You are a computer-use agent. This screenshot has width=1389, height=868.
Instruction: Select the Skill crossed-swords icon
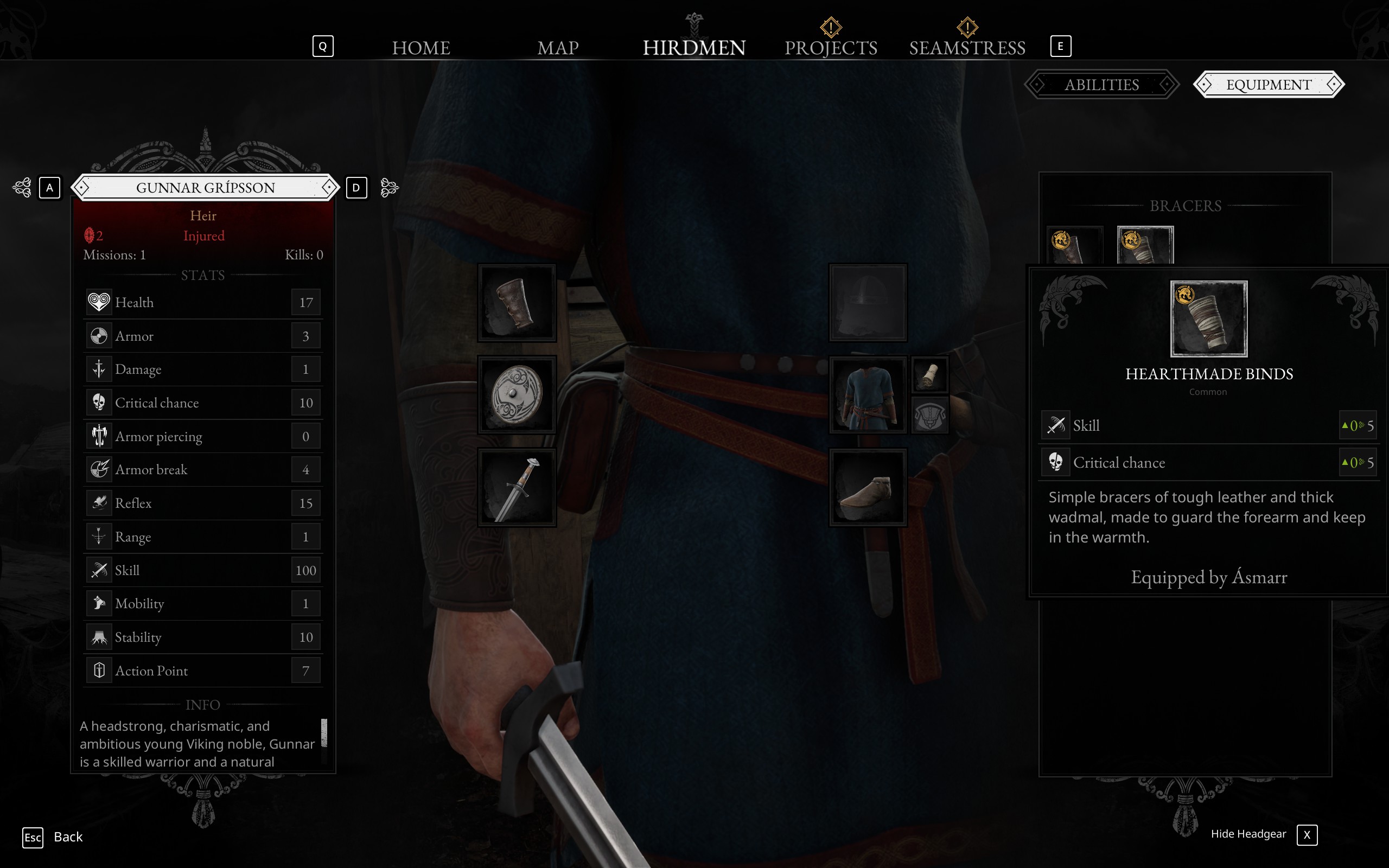pos(99,570)
